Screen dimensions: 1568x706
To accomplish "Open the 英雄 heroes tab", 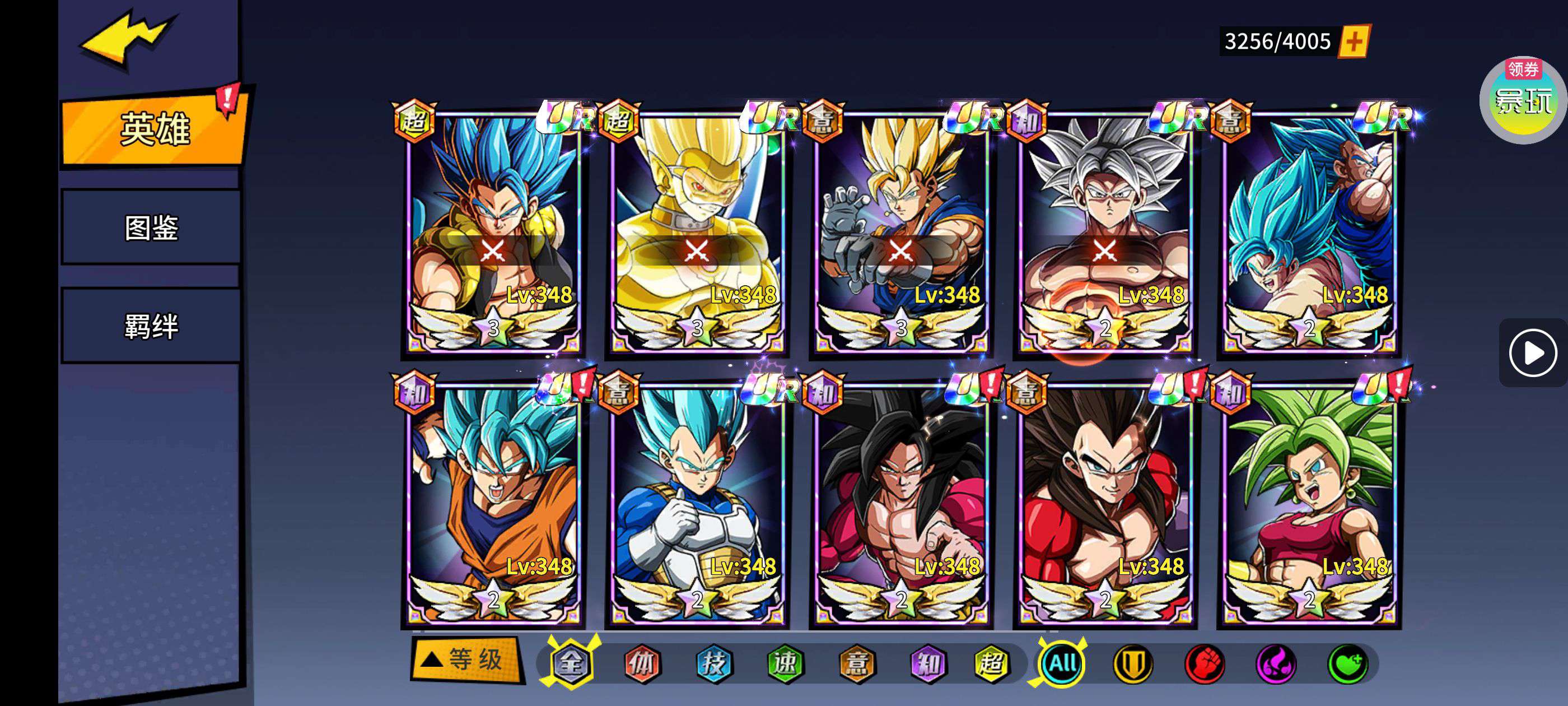I will (x=153, y=129).
